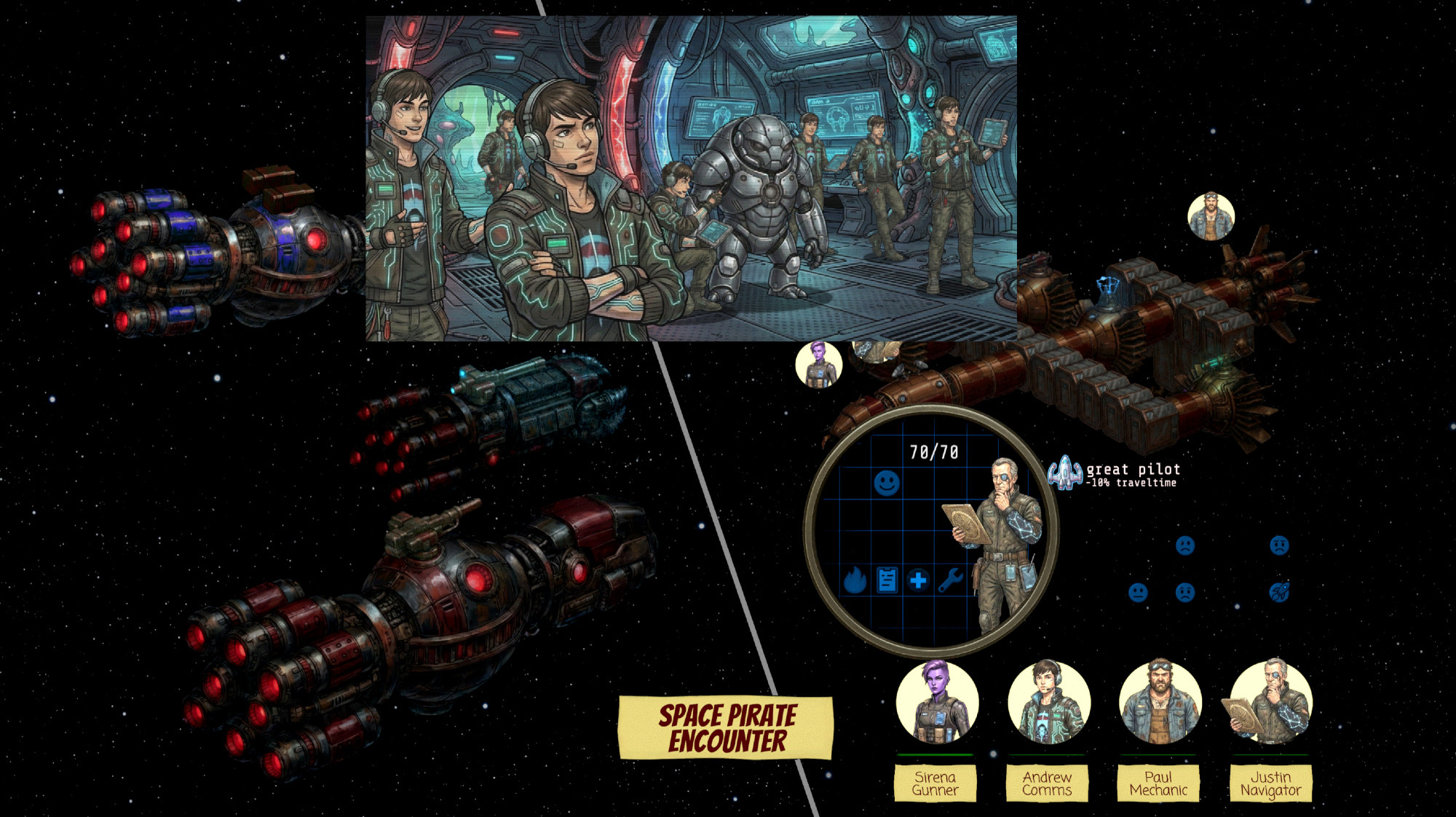Click the 70/70 health counter display
This screenshot has width=1456, height=817.
click(934, 451)
